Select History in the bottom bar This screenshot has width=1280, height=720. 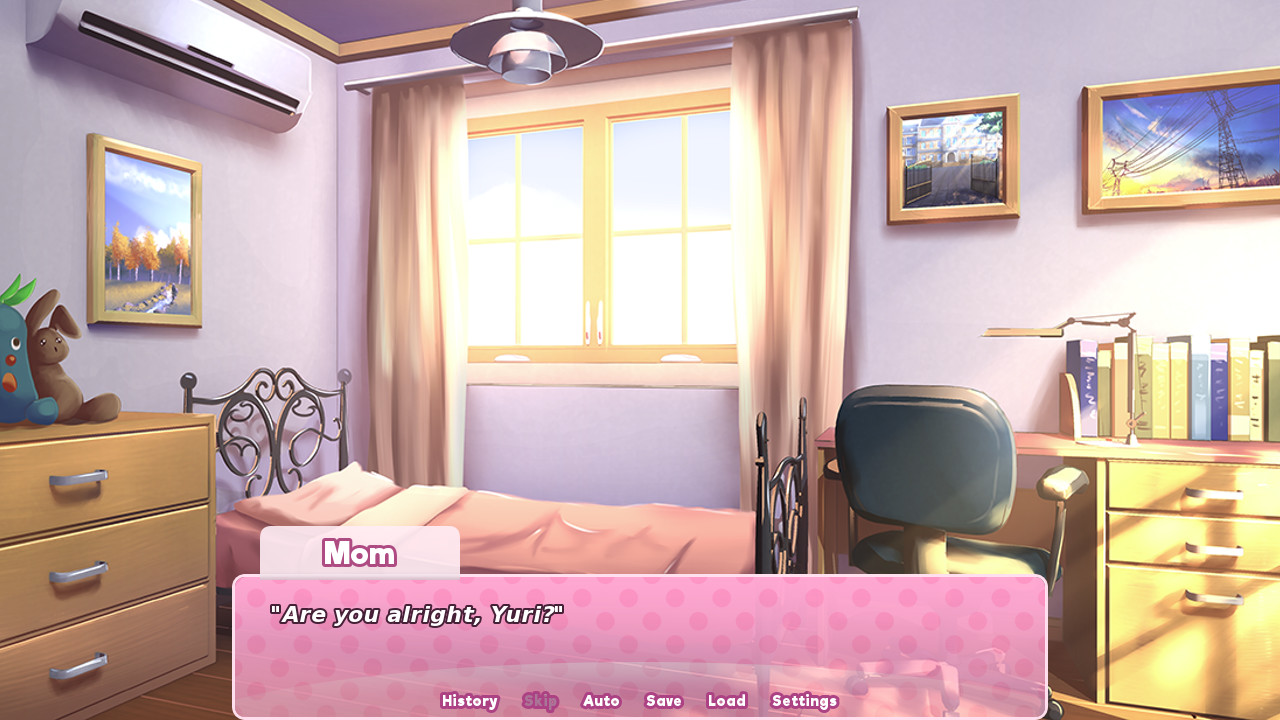469,701
